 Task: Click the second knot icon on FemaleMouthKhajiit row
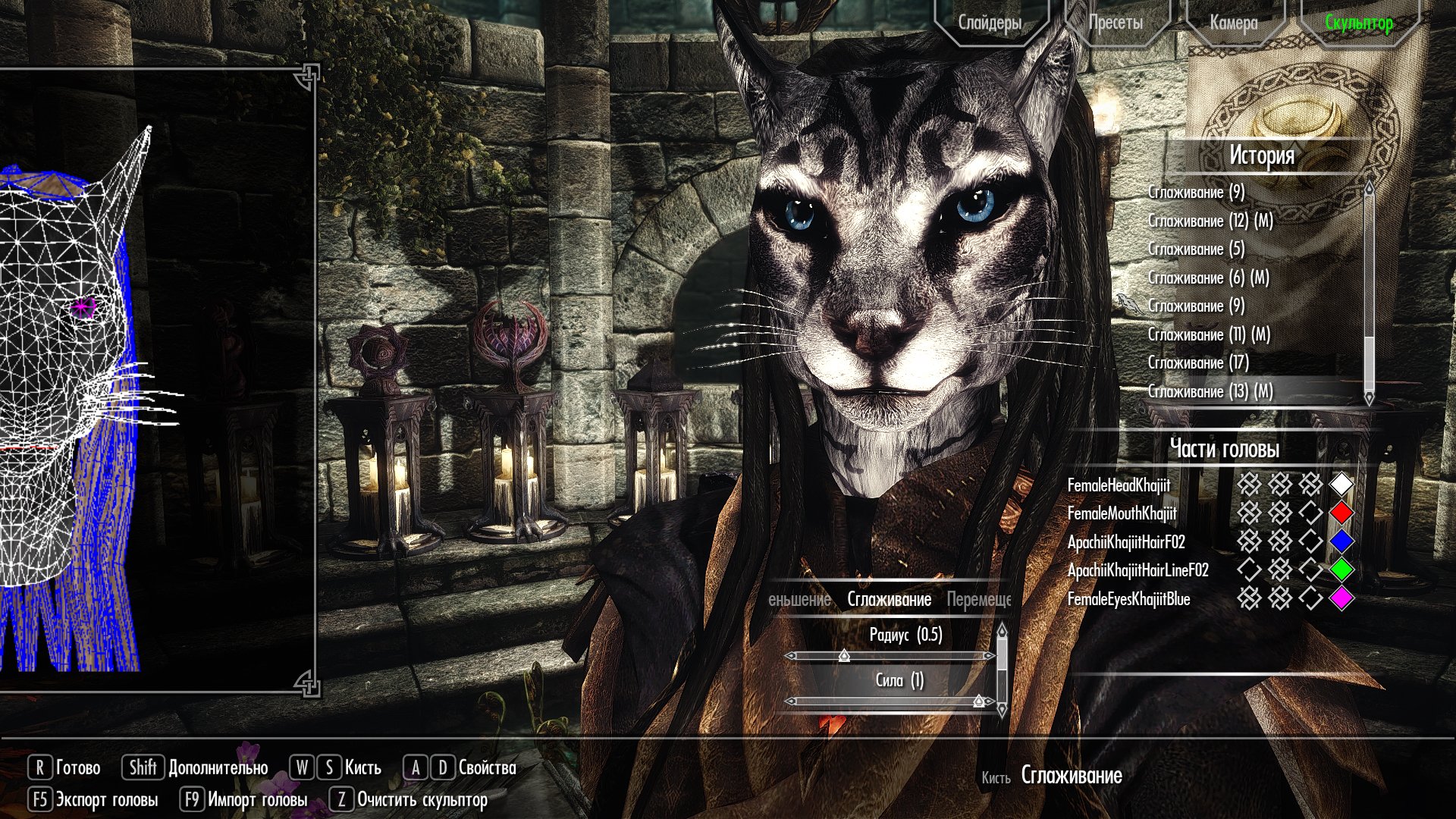coord(1282,512)
